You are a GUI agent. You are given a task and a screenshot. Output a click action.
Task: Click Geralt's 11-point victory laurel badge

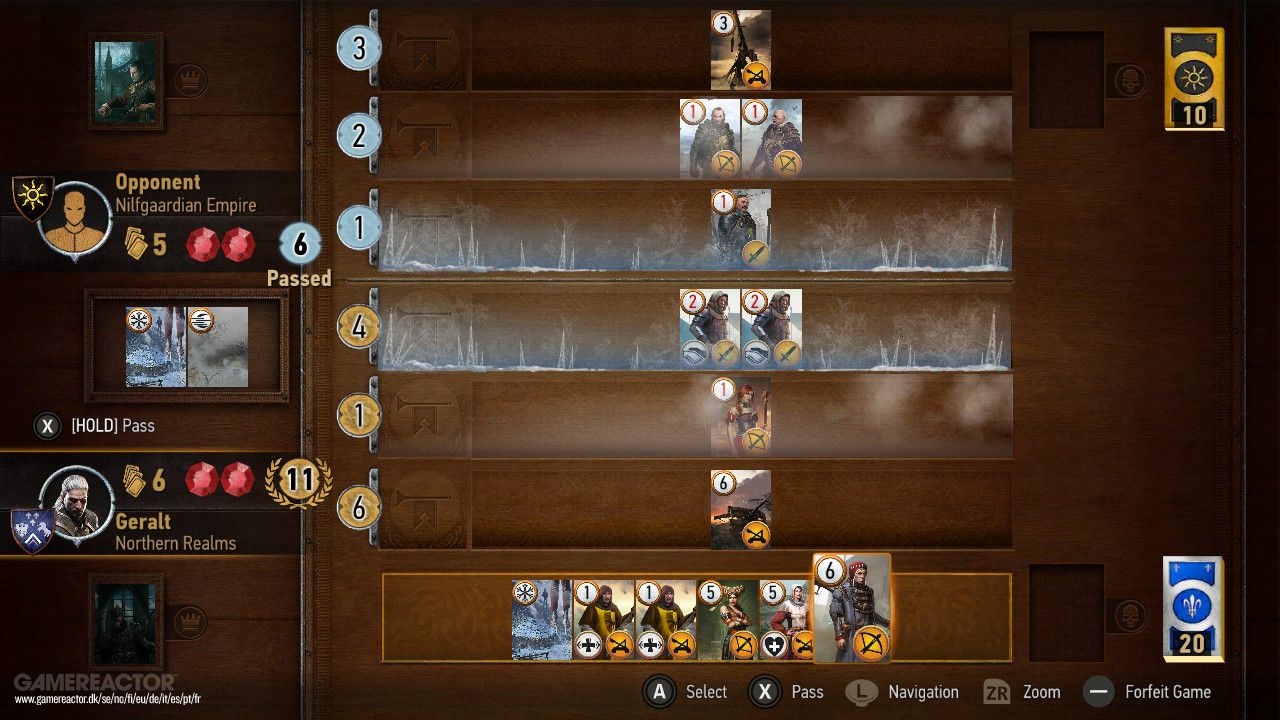point(299,480)
